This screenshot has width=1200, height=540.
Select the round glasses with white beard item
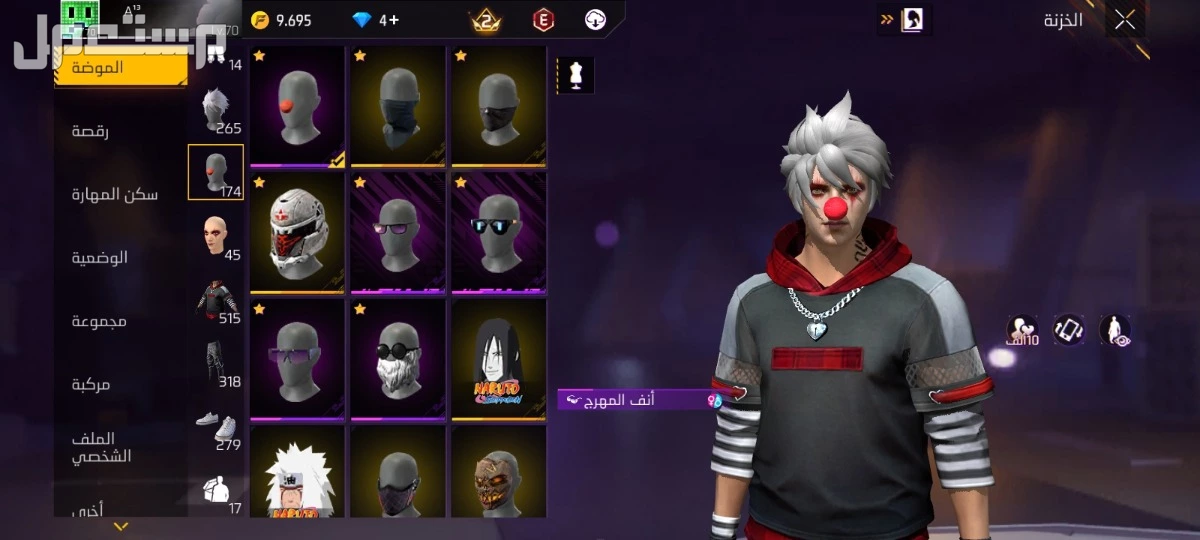click(397, 359)
